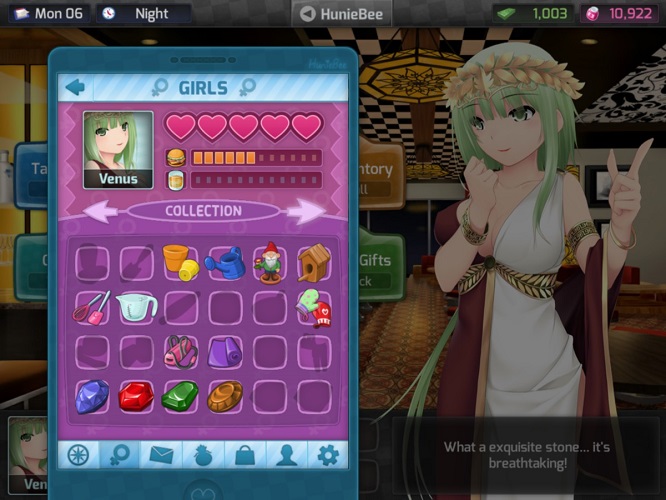Select the orange amber stone
This screenshot has height=500, width=666.
[x=224, y=397]
